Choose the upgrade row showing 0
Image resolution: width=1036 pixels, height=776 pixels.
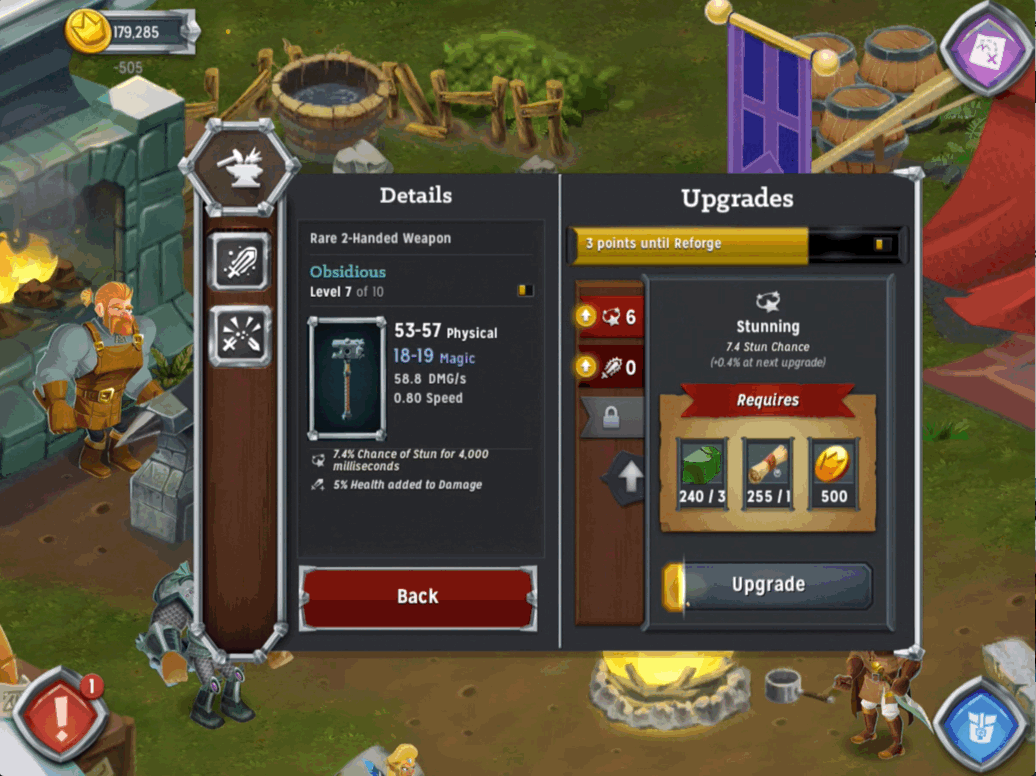point(608,367)
